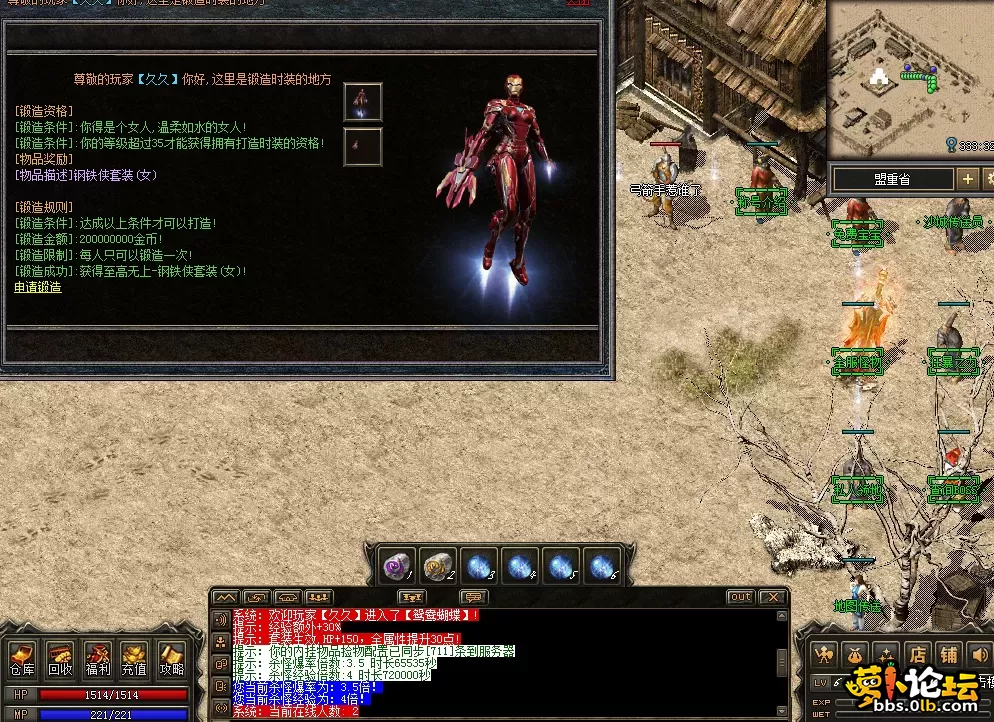The image size is (994, 722).
Task: Use the blue orb in slot 3
Action: coord(479,567)
